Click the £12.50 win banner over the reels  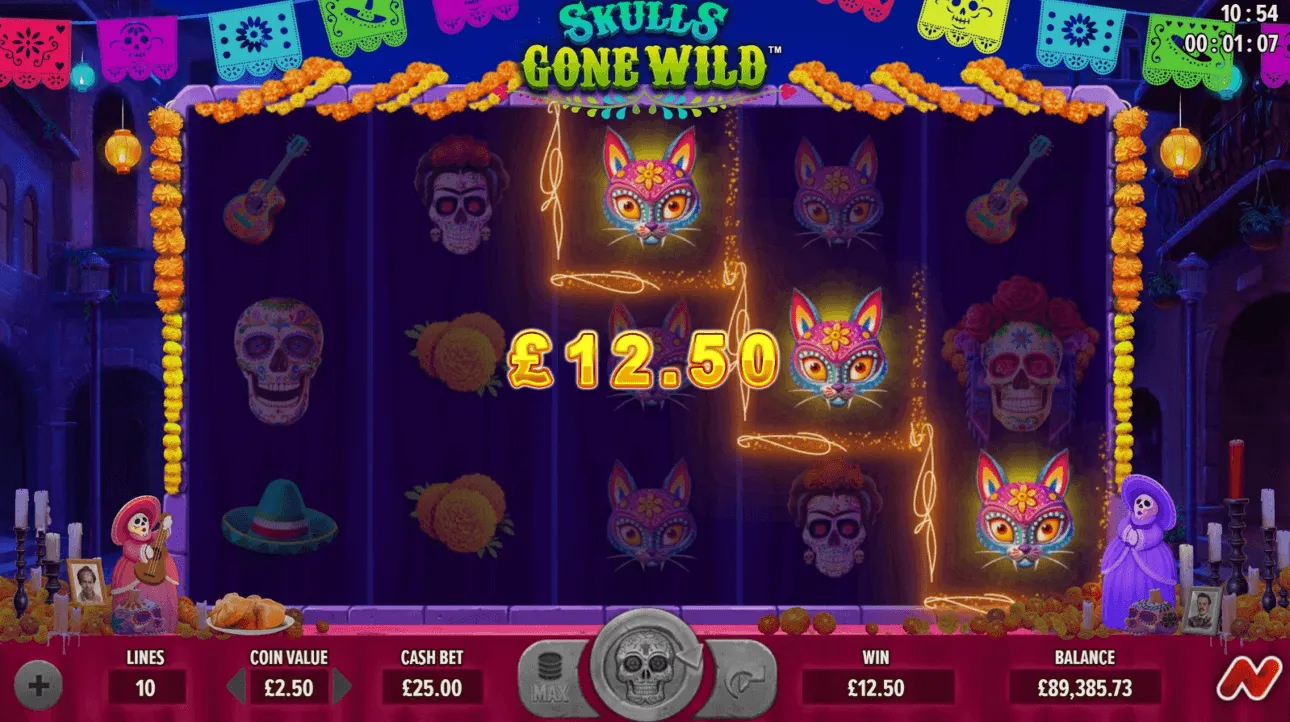(x=645, y=357)
